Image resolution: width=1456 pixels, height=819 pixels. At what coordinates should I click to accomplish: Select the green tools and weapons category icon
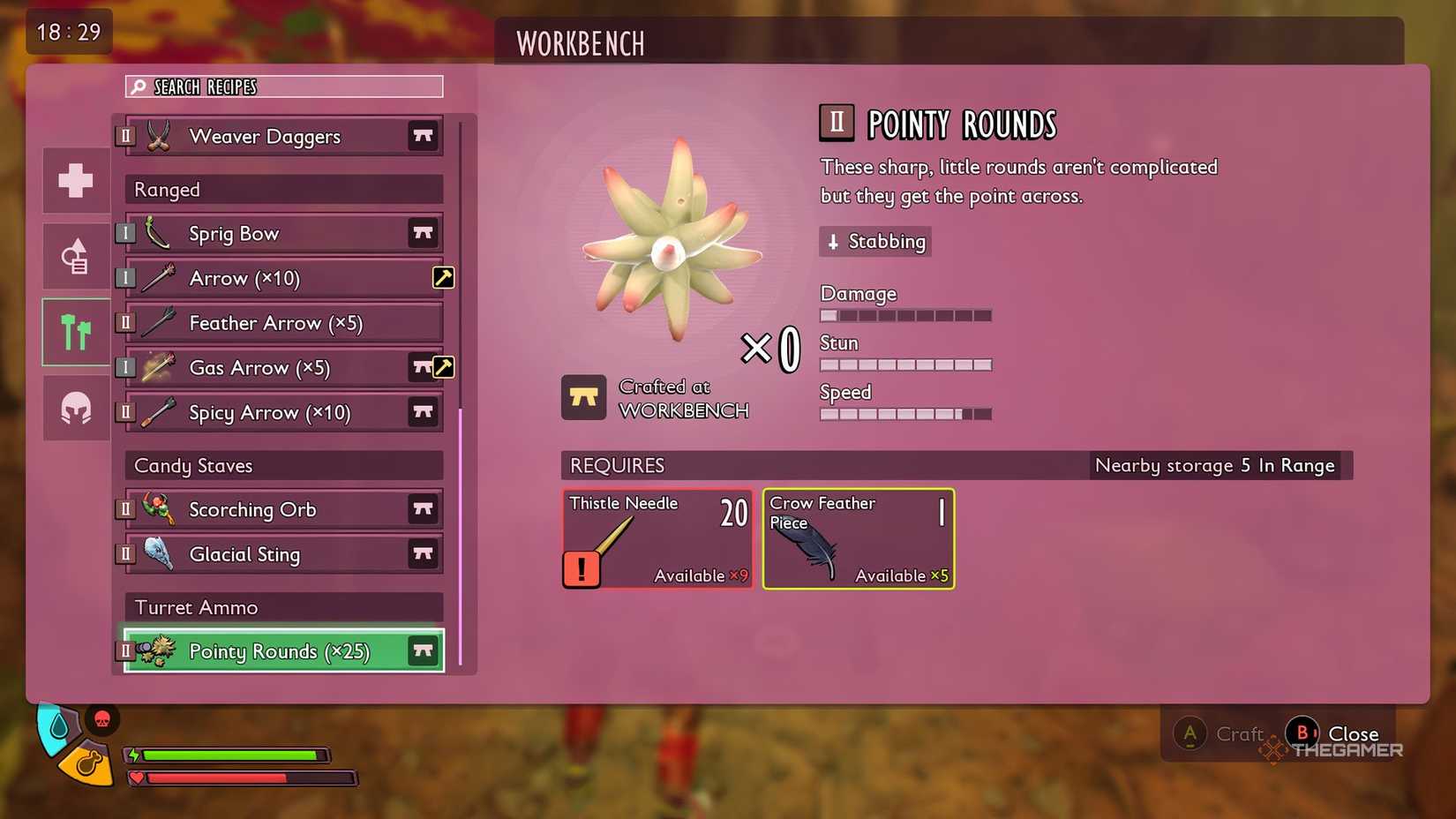[75, 332]
